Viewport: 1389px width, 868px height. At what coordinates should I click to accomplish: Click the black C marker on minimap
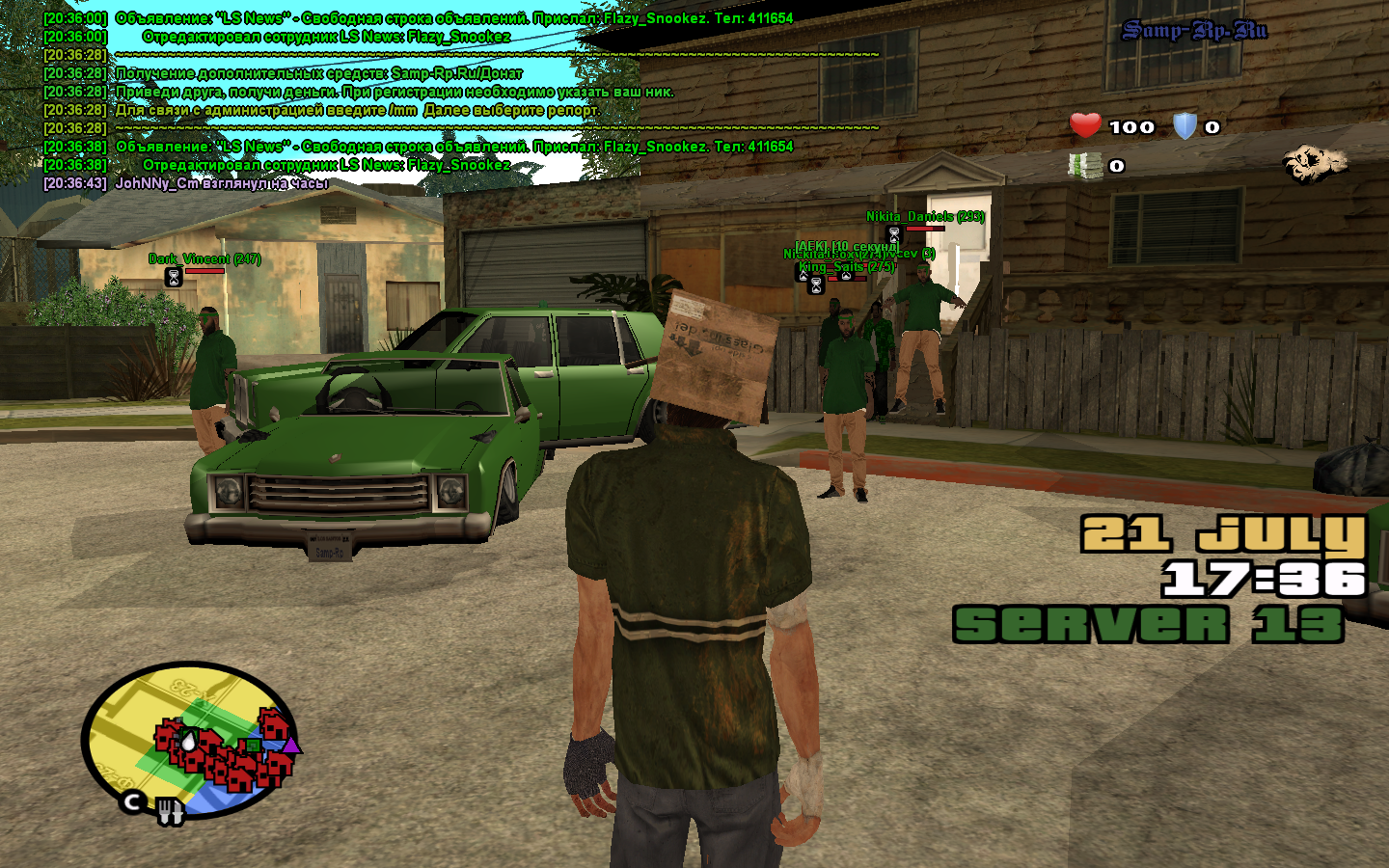[x=133, y=800]
